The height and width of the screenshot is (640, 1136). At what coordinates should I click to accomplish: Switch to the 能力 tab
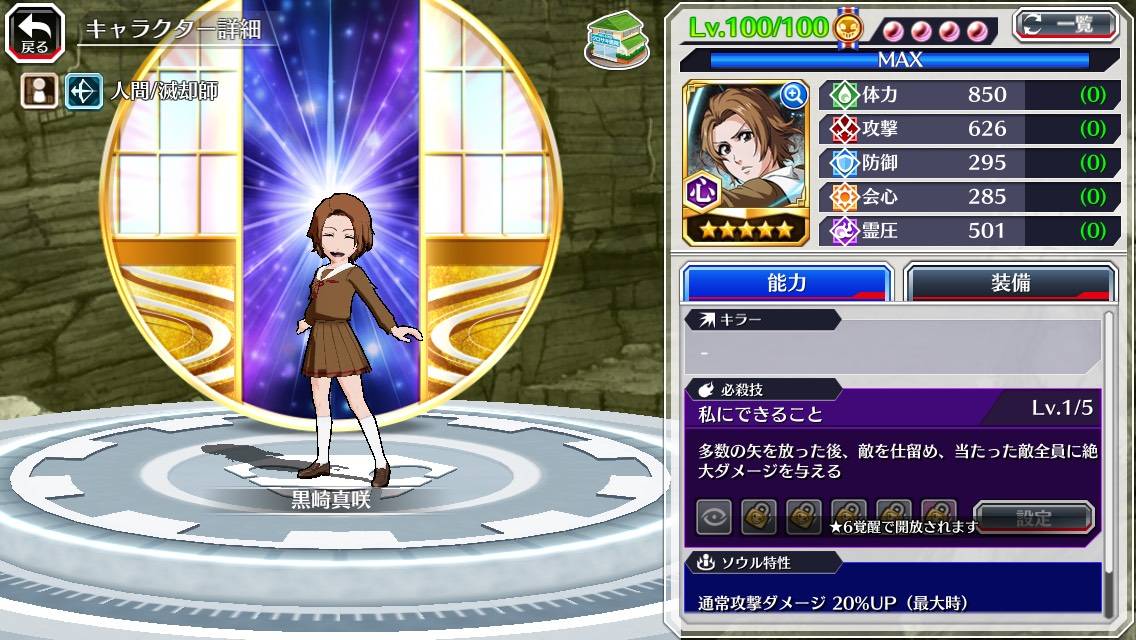(x=786, y=283)
